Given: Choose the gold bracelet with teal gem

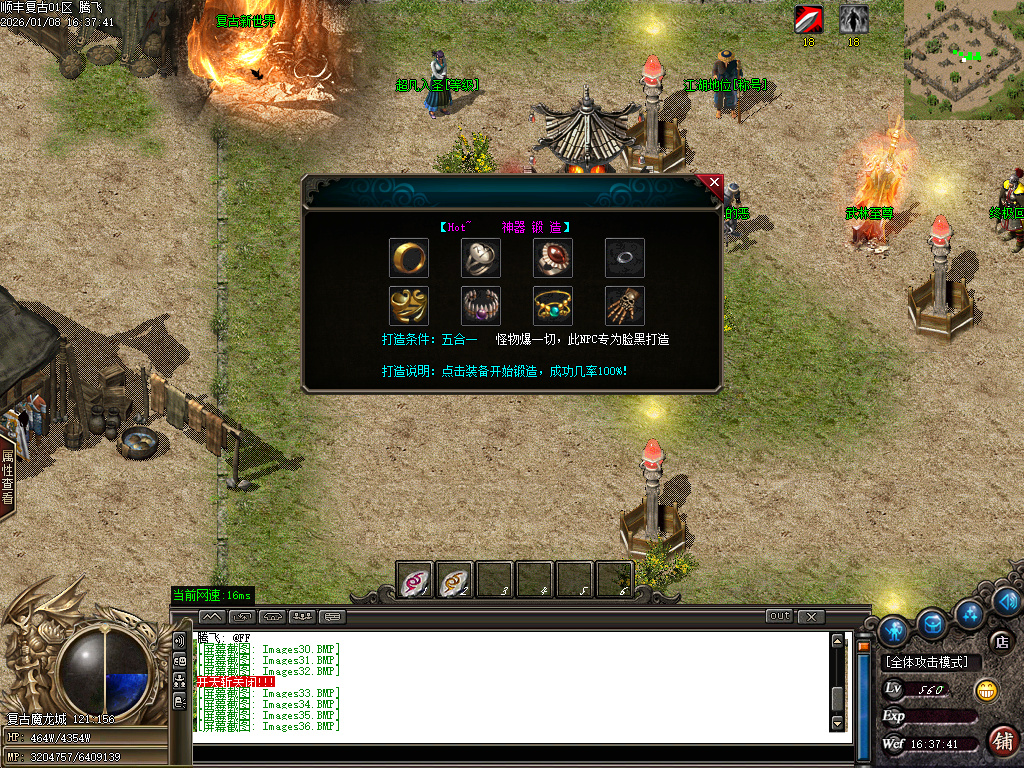Looking at the screenshot, I should tap(552, 306).
